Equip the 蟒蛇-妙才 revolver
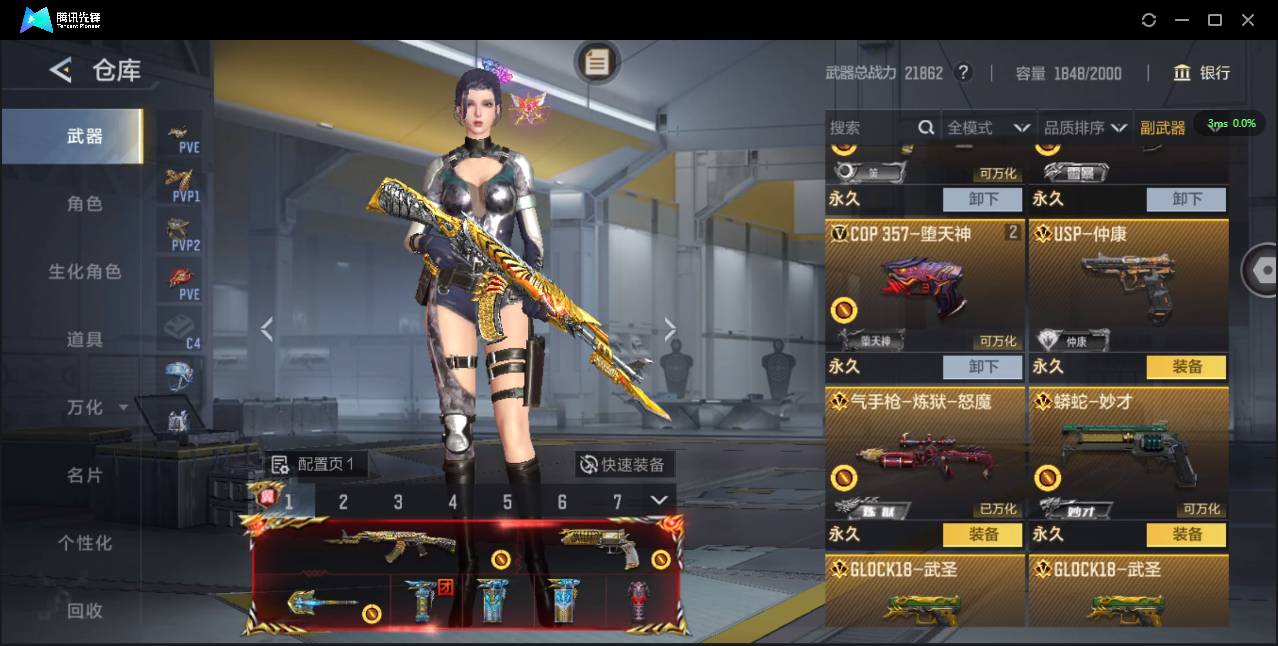This screenshot has width=1278, height=646. pyautogui.click(x=1186, y=535)
